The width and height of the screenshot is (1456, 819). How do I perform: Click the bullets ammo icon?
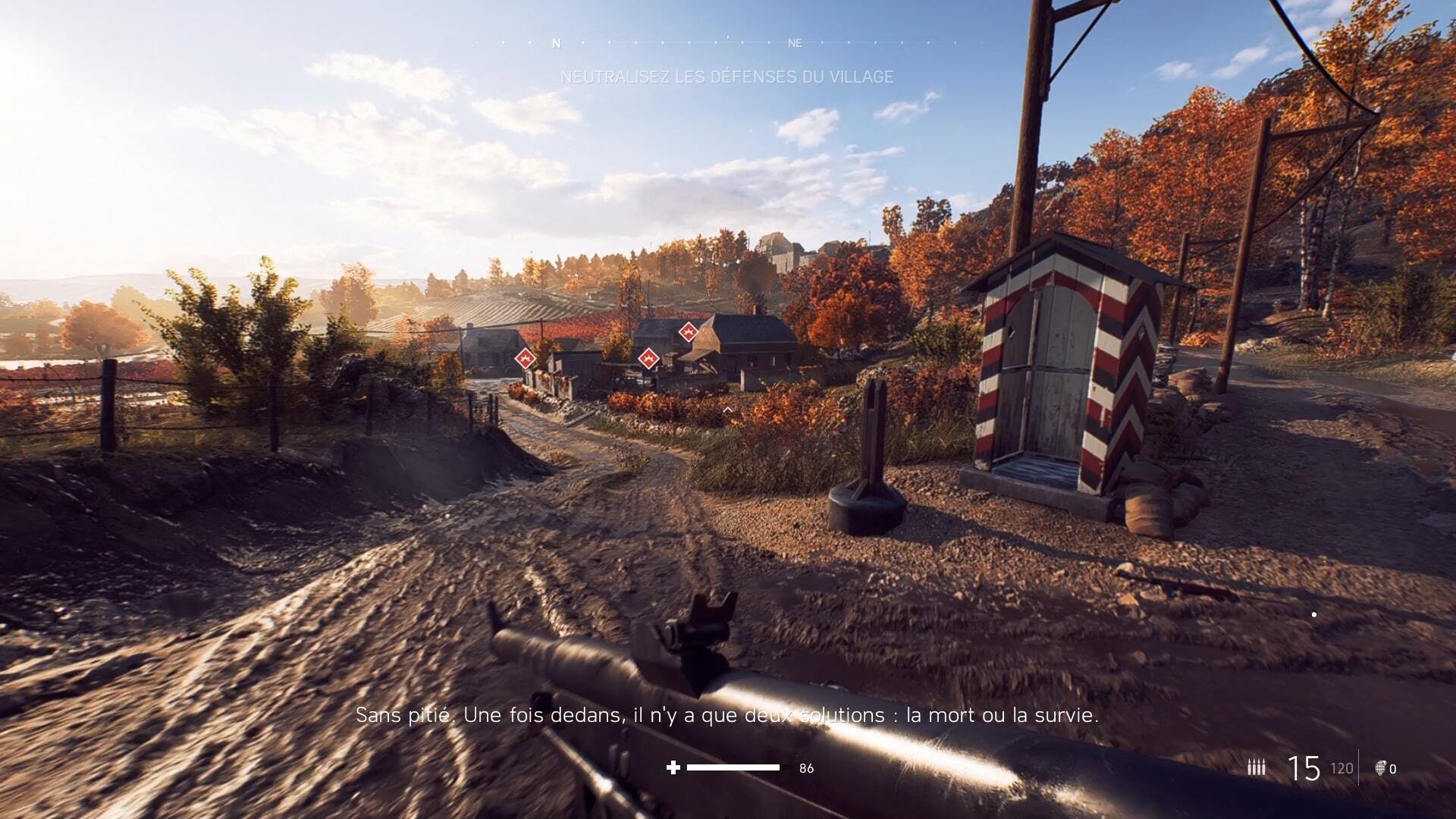tap(1257, 768)
